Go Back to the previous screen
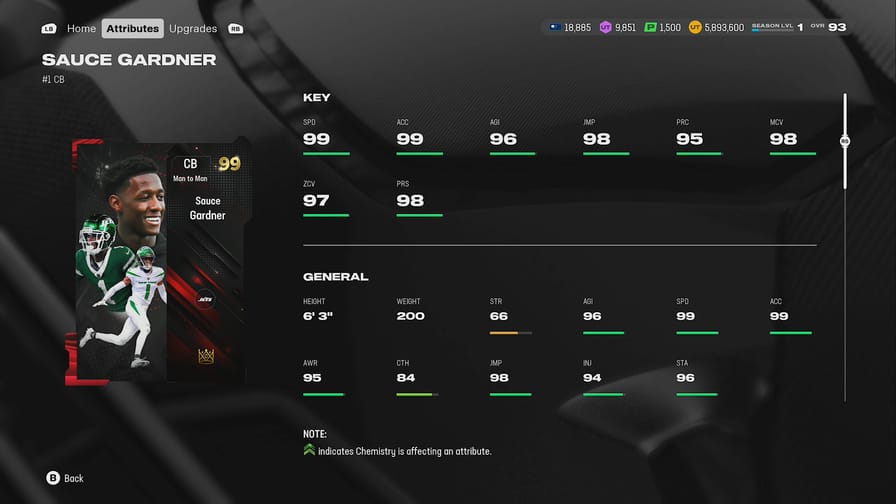The width and height of the screenshot is (896, 504). tap(65, 478)
